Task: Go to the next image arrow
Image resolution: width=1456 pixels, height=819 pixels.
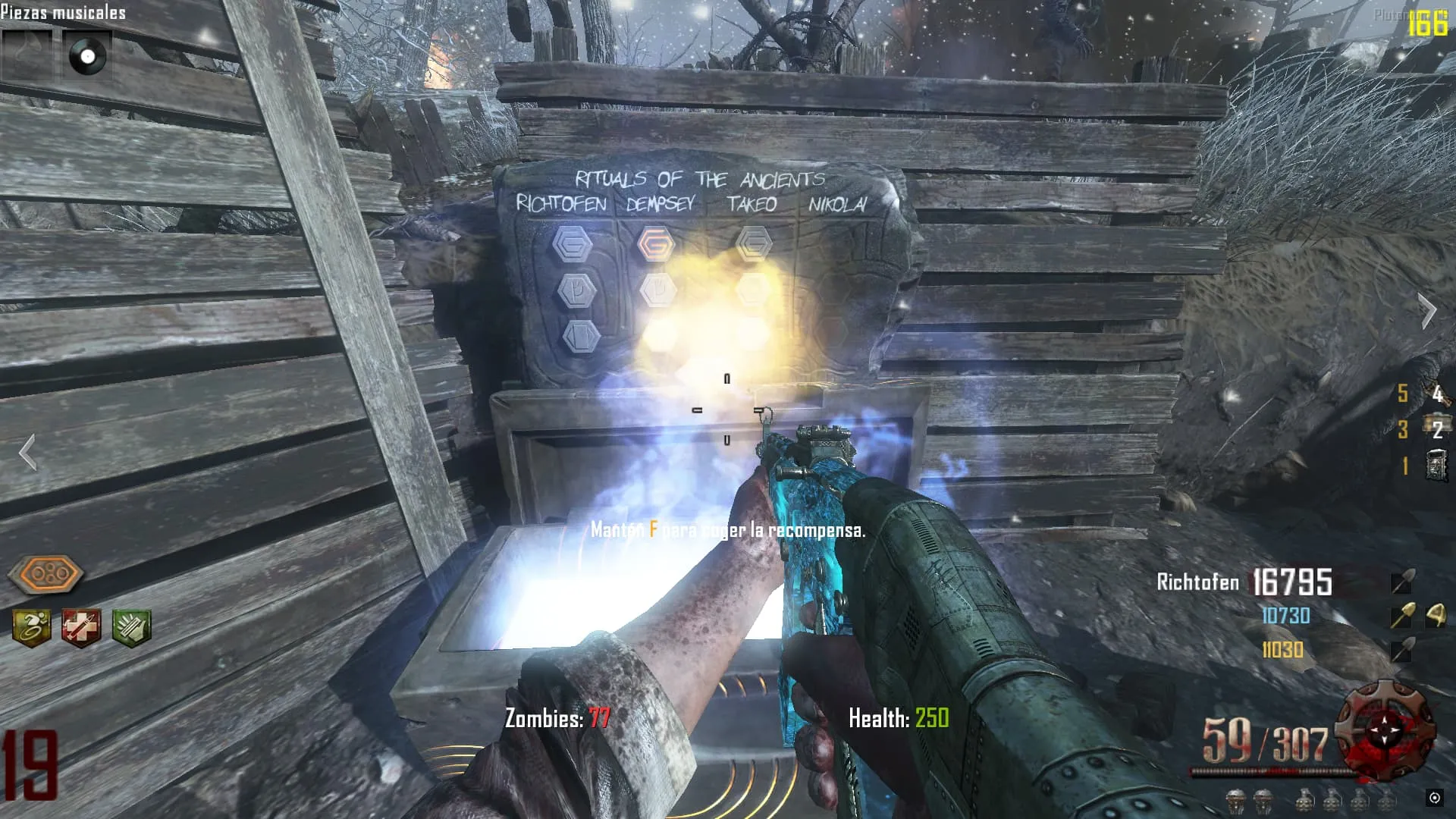Action: 1428,310
